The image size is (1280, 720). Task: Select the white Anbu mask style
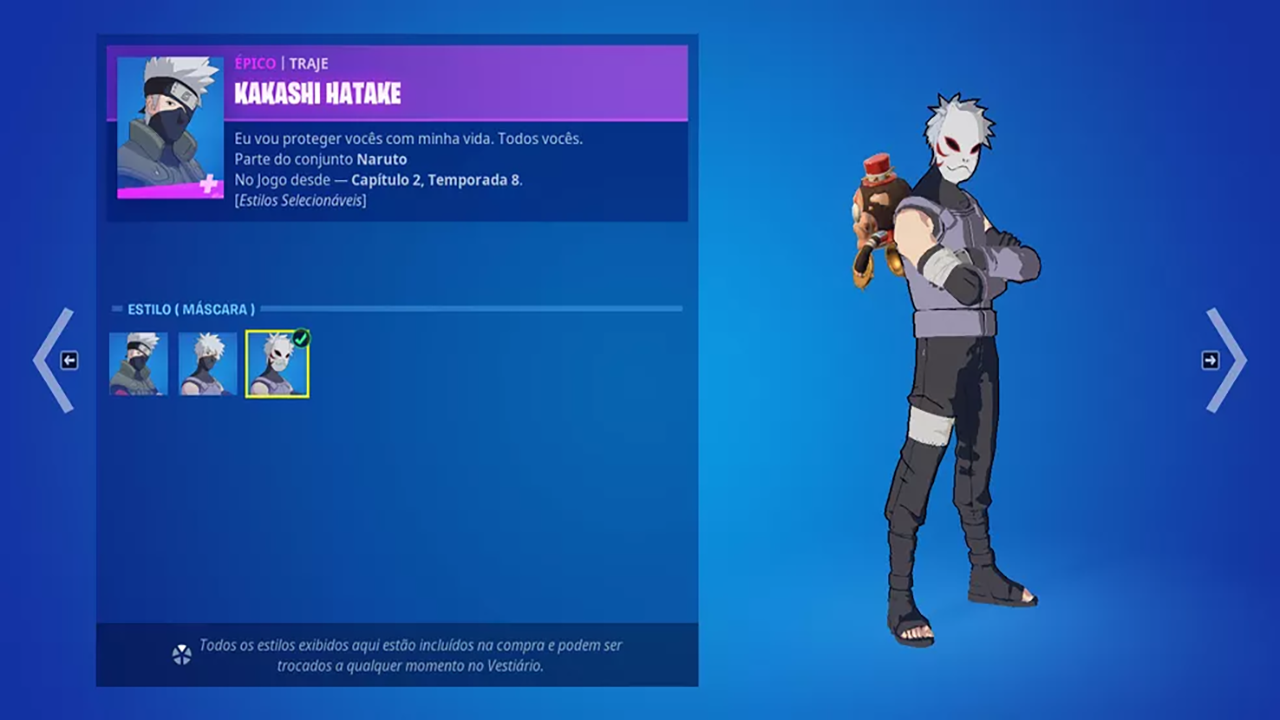(x=277, y=364)
